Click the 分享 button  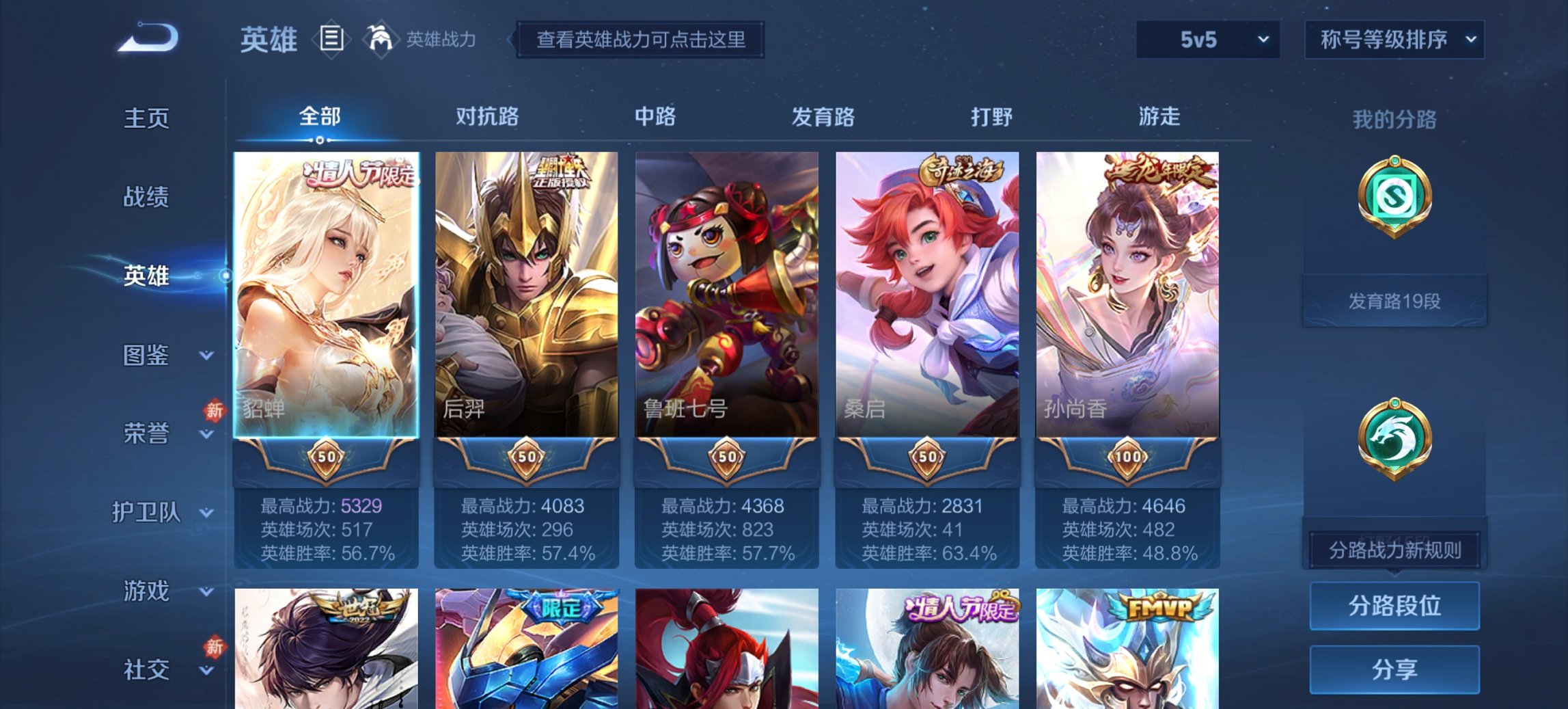(1394, 670)
